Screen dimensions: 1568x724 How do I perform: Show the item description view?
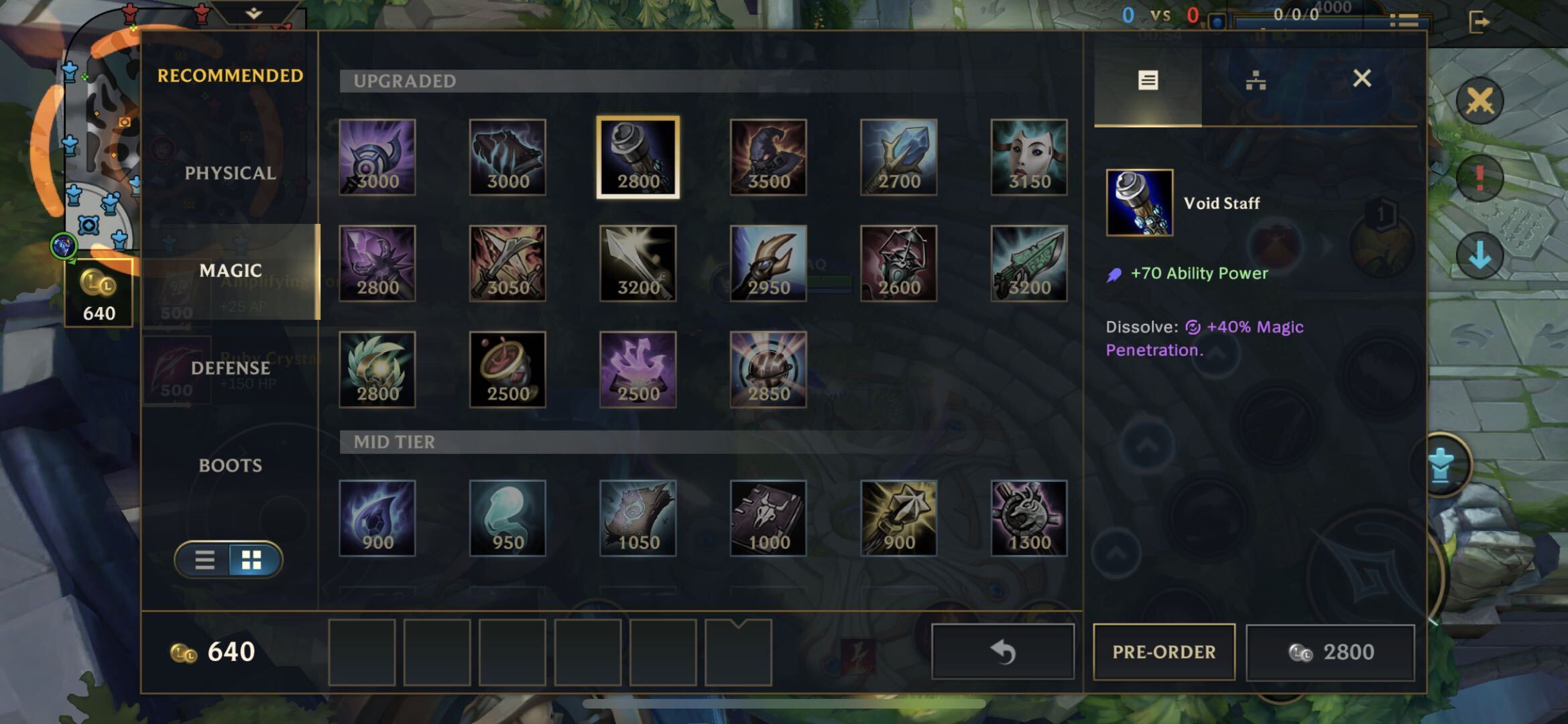point(1148,80)
